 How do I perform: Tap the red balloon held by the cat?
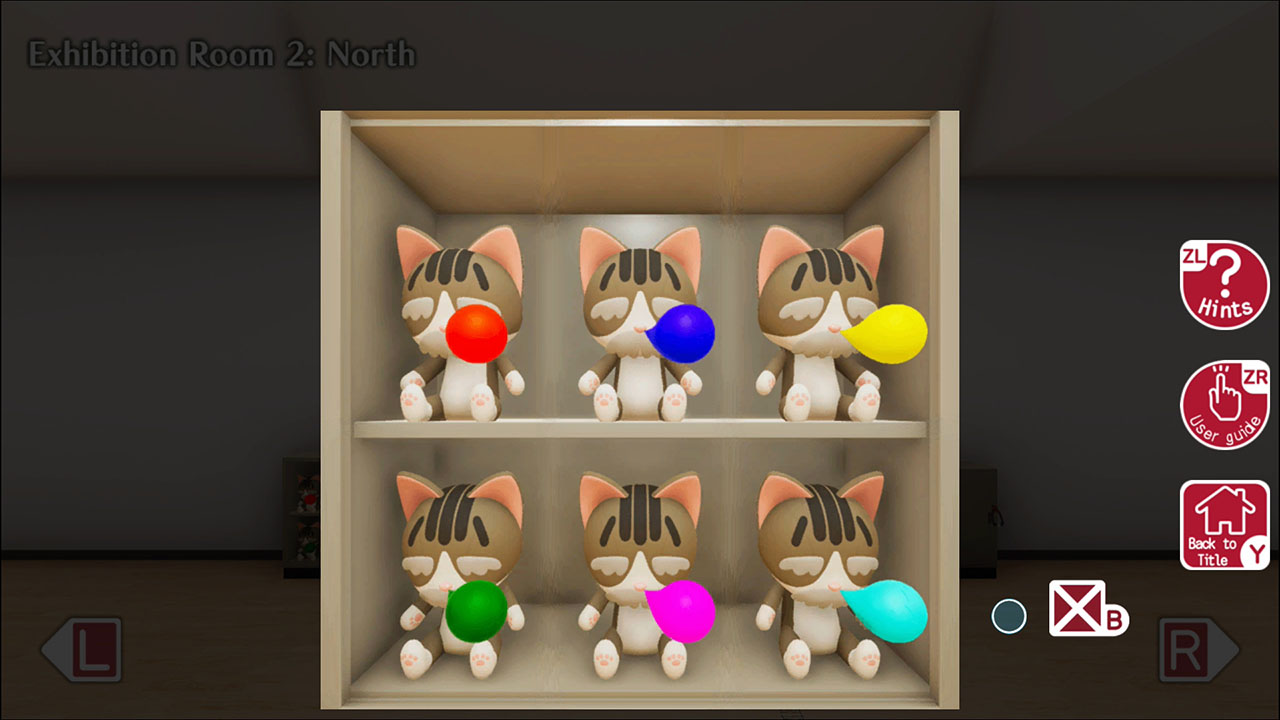477,335
